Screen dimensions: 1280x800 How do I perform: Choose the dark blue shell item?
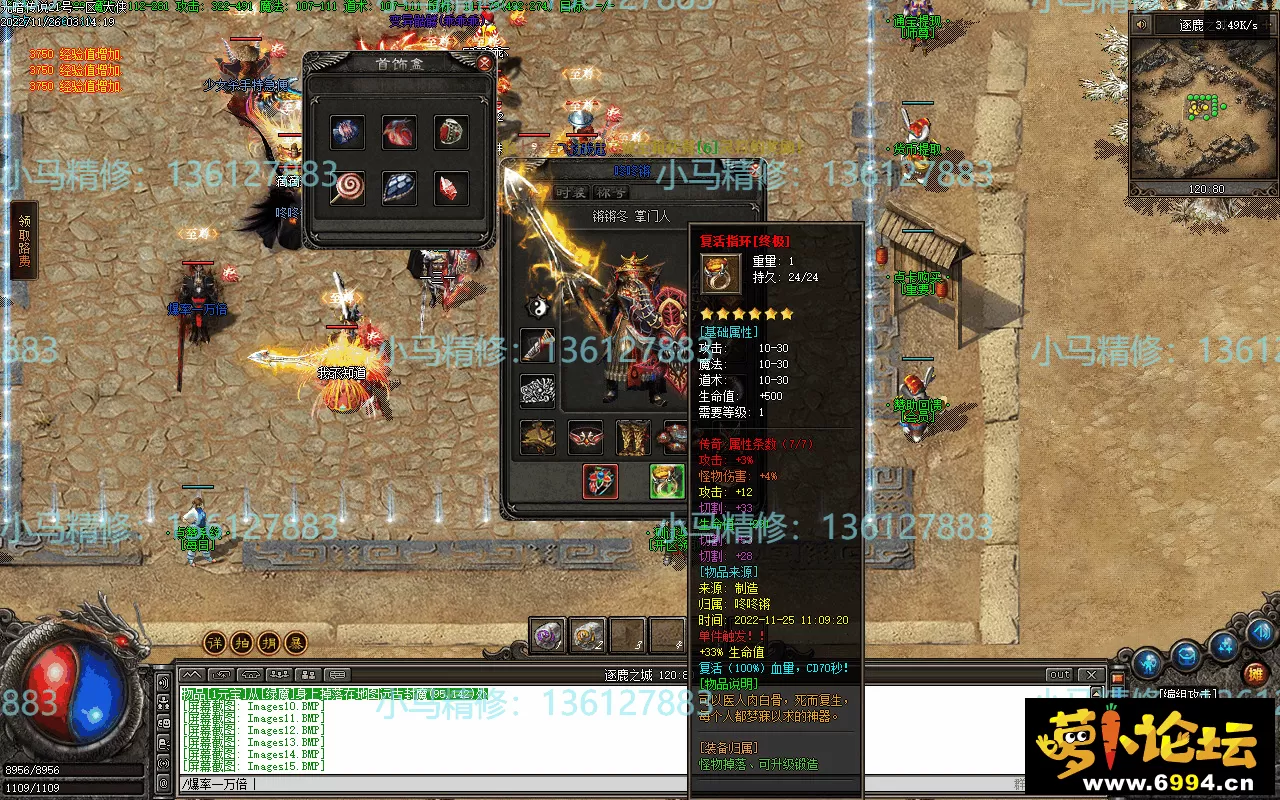point(399,187)
